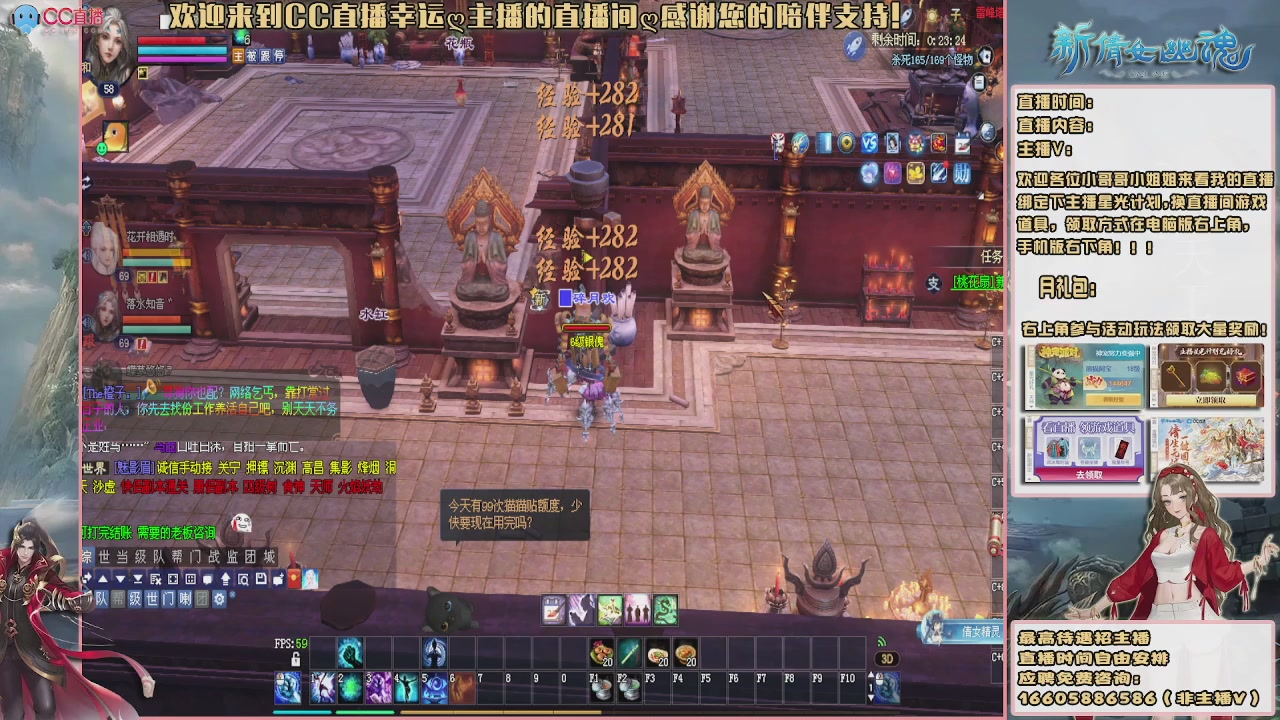1280x720 pixels.
Task: Collapse the top-right icon tray with the triangle
Action: [x=980, y=195]
